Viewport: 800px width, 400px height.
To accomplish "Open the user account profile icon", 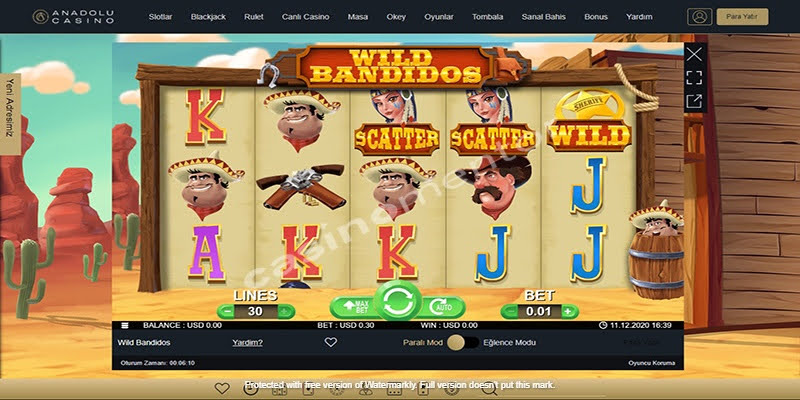I will pyautogui.click(x=700, y=17).
